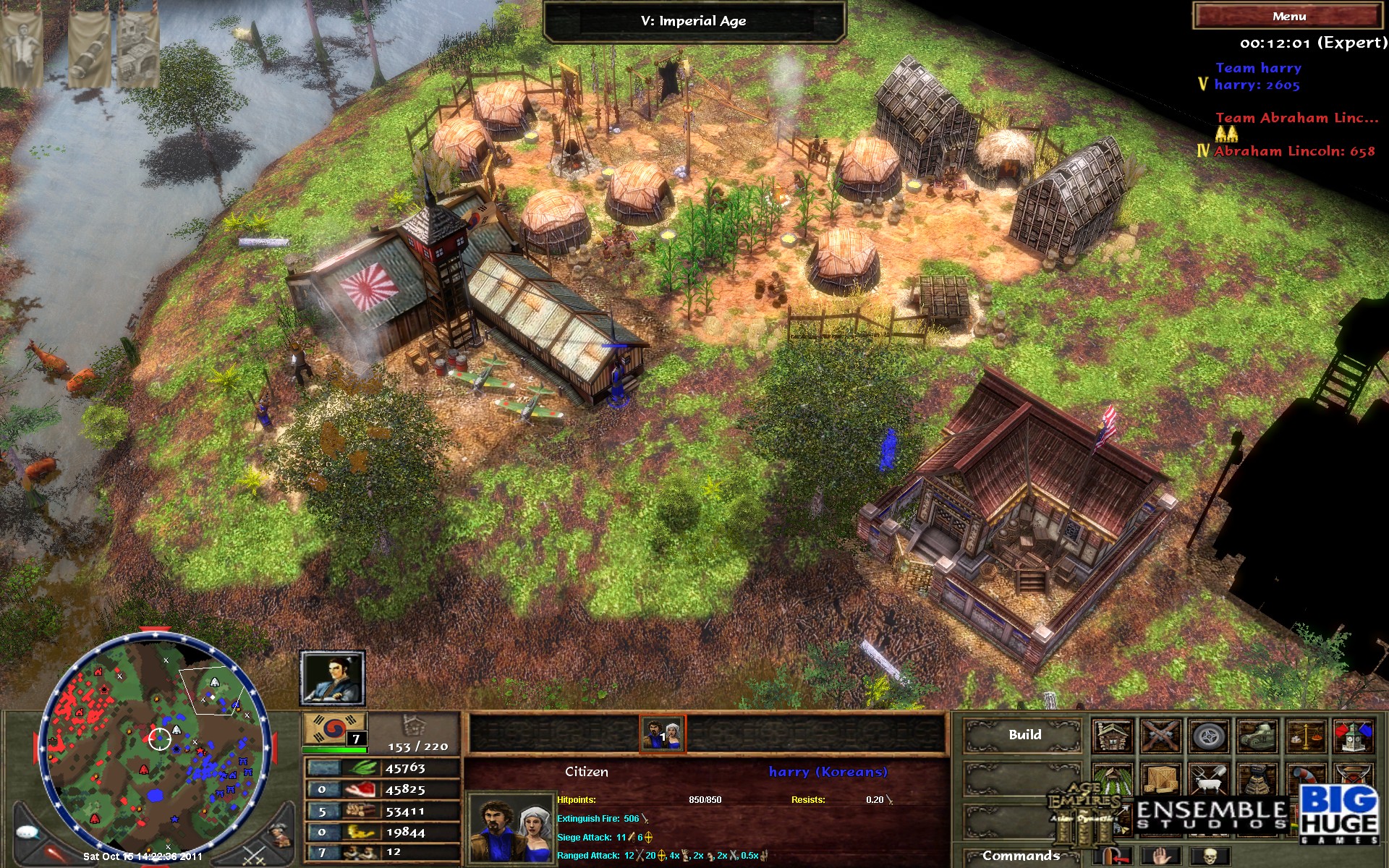Open the market build icon with scales
Viewport: 1389px width, 868px height.
click(x=1305, y=736)
